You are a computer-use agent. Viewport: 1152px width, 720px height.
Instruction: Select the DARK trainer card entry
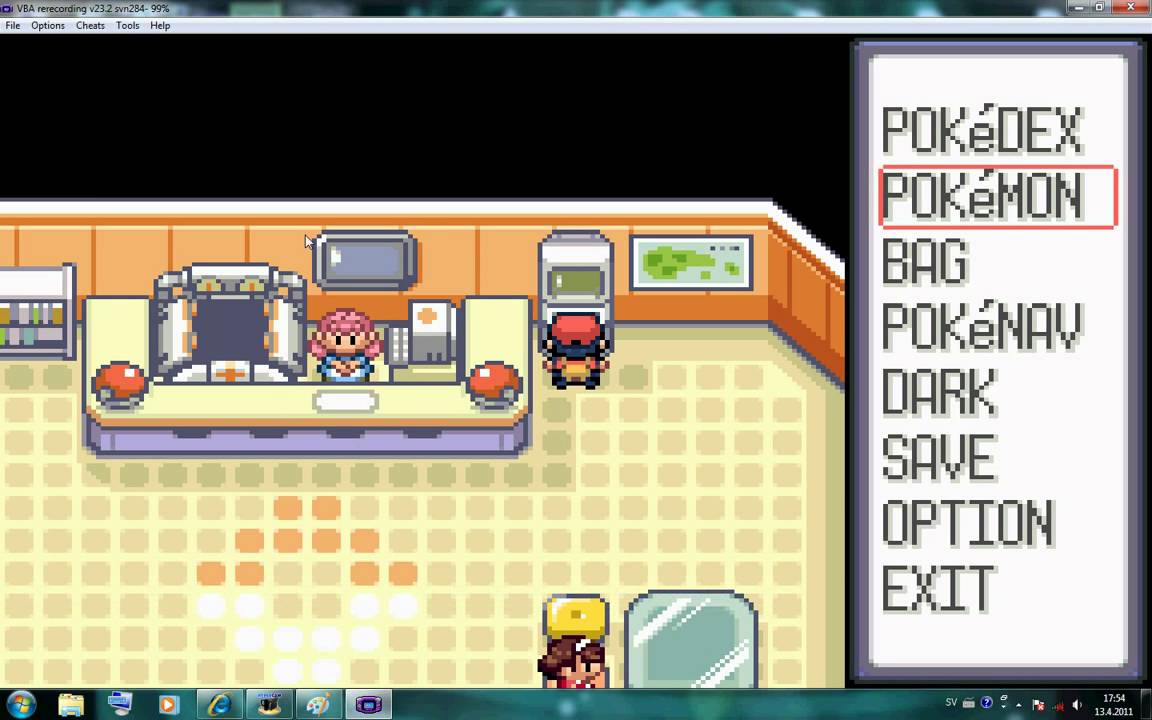coord(939,392)
